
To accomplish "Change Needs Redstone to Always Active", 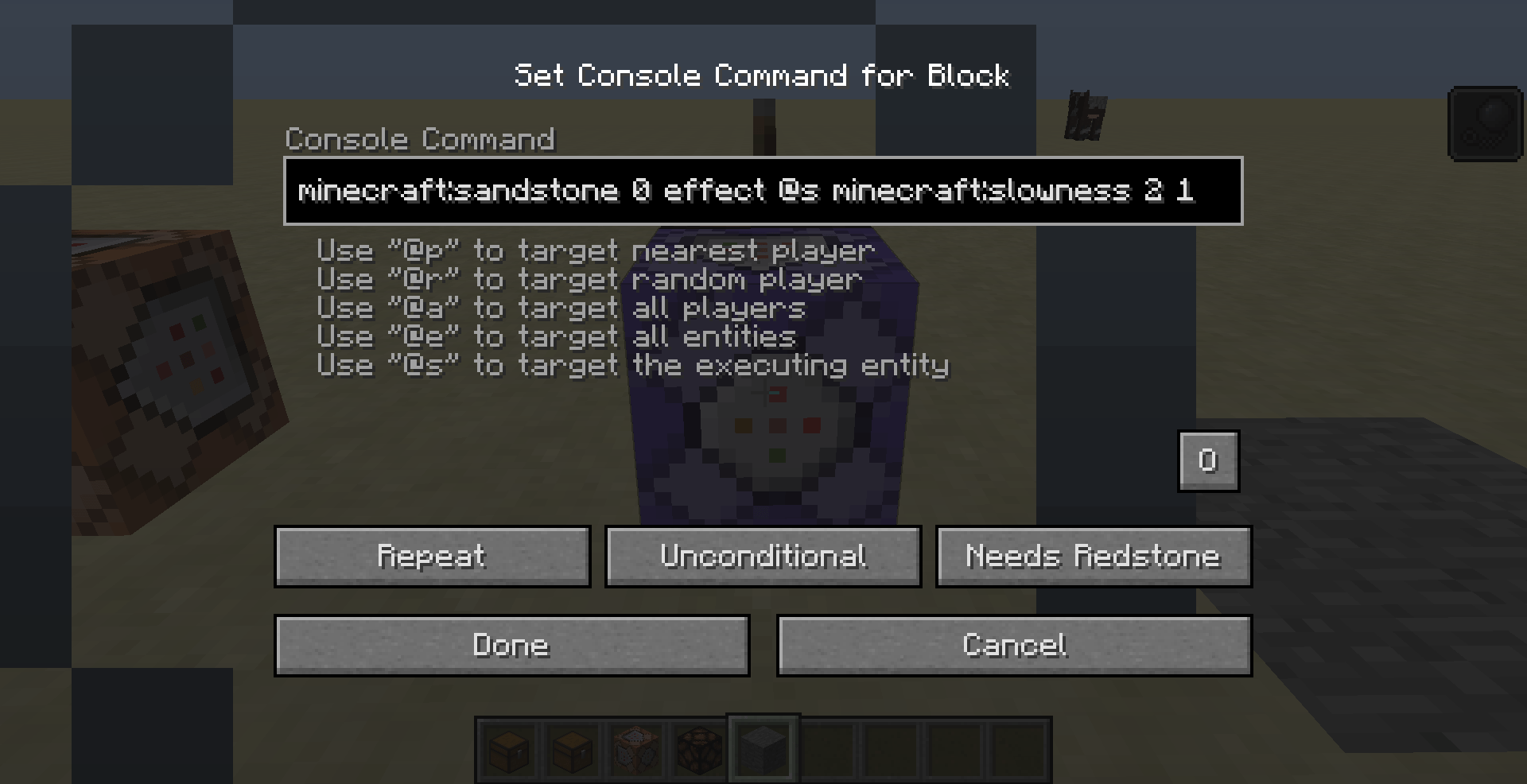I will pos(1094,557).
